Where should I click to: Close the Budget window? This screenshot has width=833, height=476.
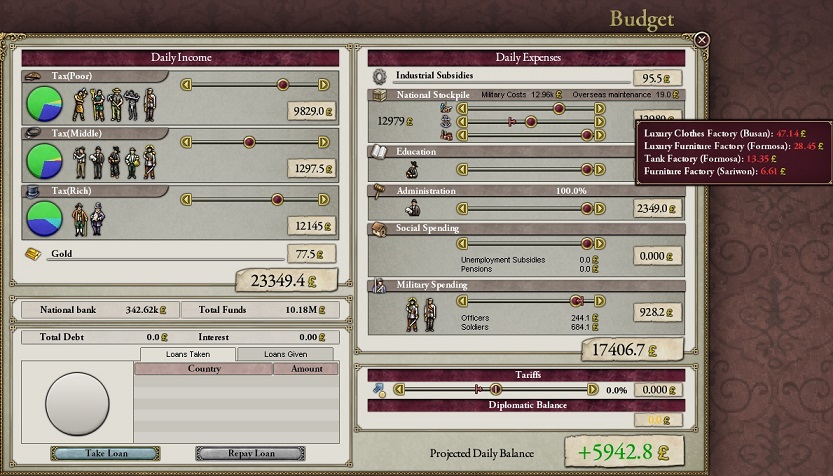[x=702, y=40]
